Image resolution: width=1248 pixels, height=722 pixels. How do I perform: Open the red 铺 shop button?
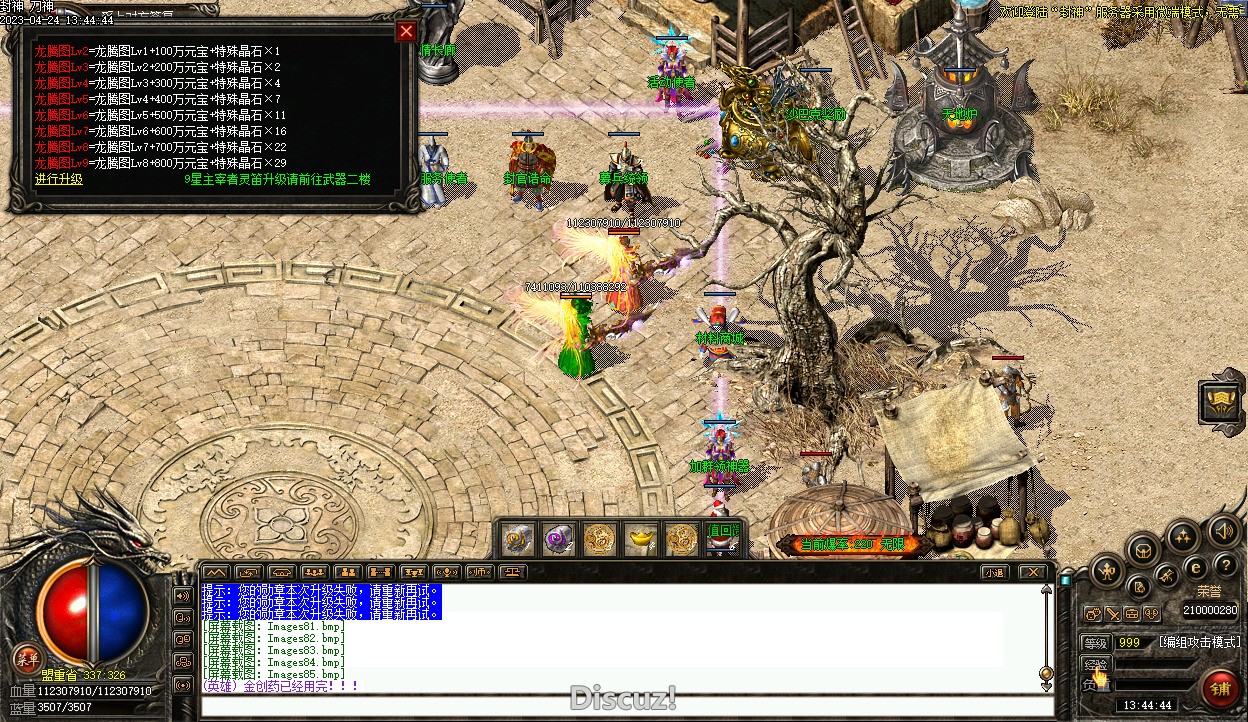pos(1220,688)
